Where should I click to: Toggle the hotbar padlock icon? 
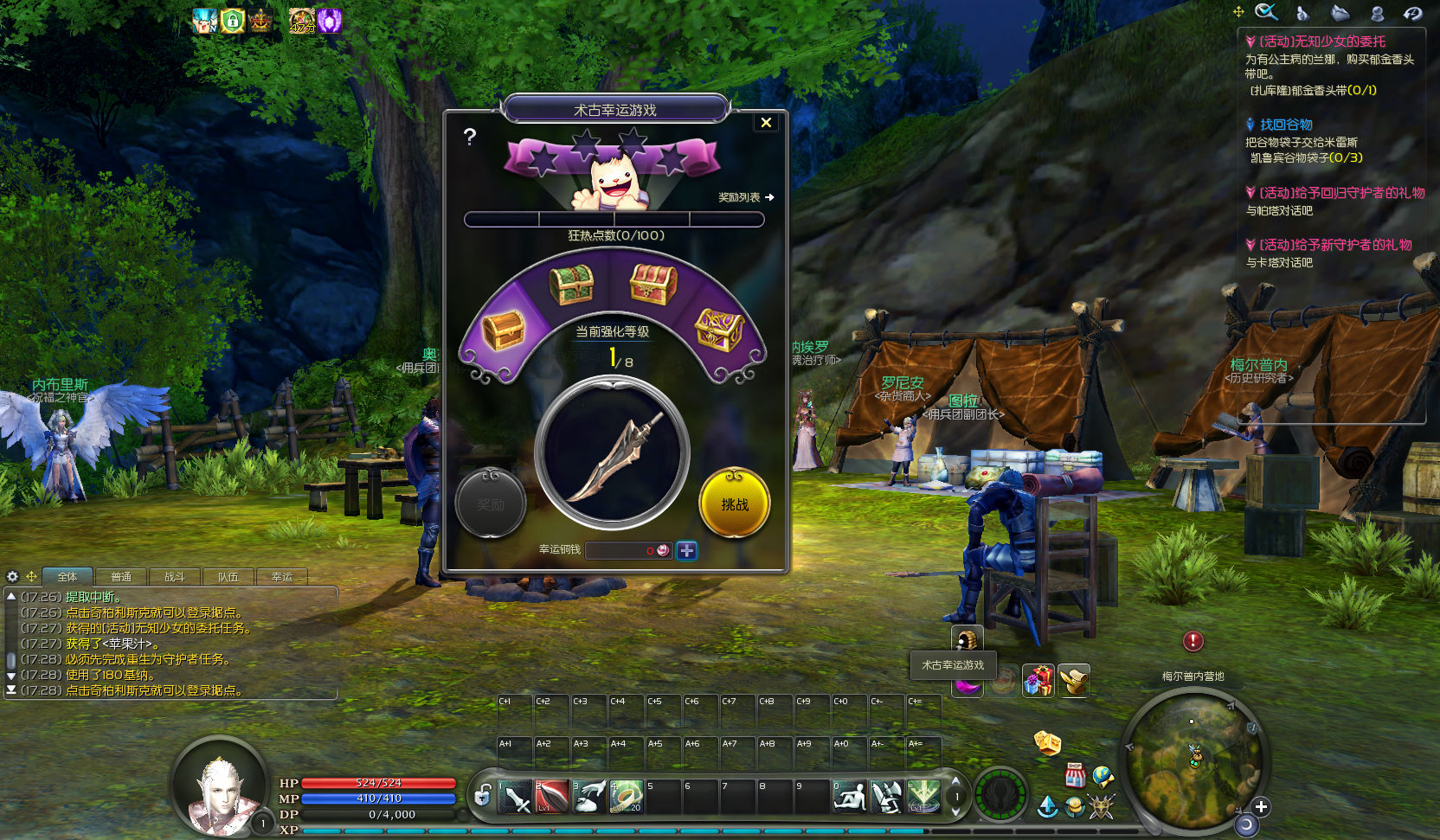click(483, 794)
